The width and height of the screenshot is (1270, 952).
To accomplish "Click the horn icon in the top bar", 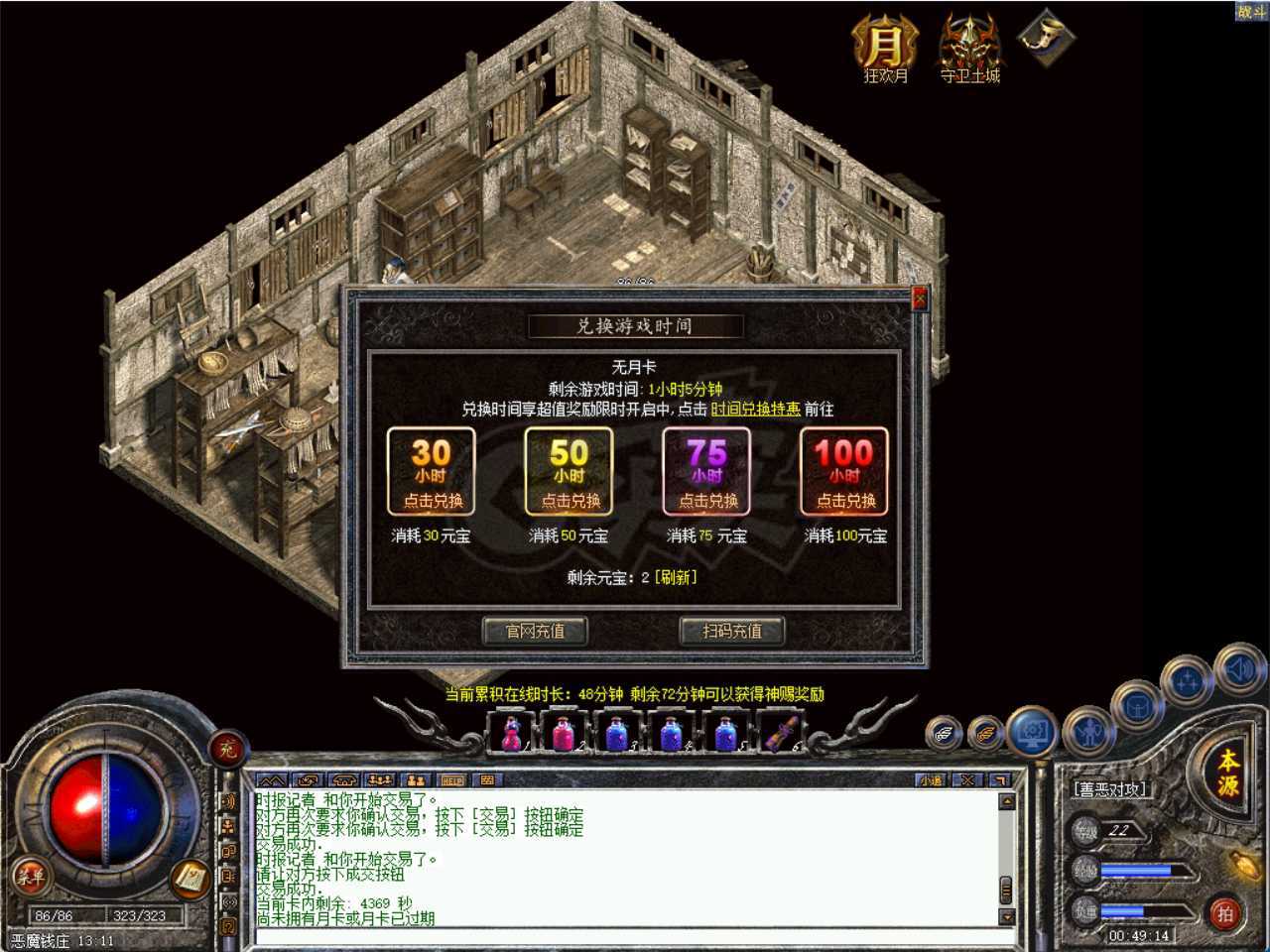I will (x=1049, y=42).
